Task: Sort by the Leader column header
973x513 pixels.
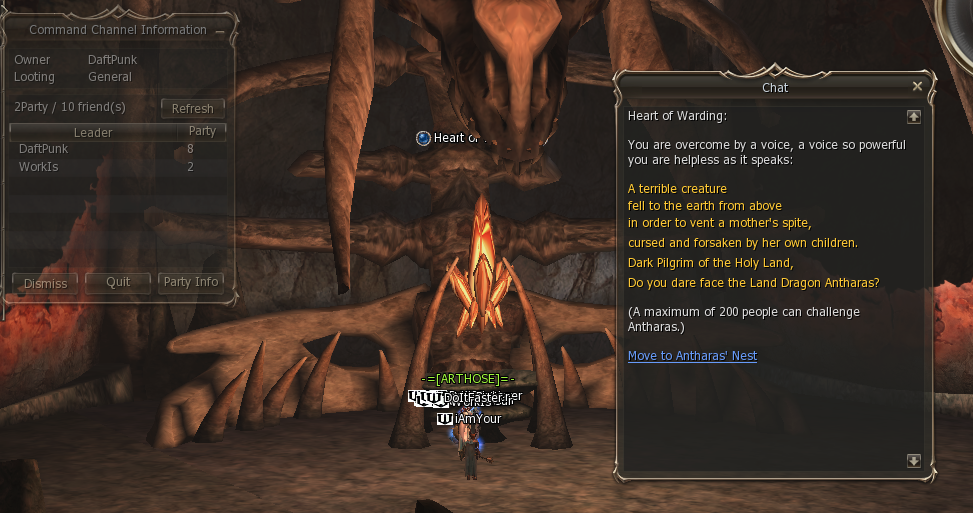Action: [x=93, y=132]
